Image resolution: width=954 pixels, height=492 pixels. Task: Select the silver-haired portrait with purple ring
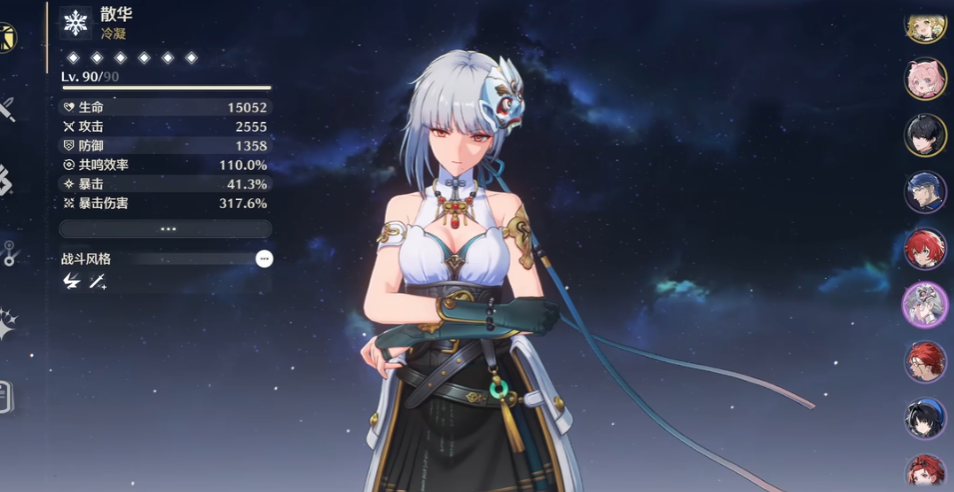[925, 304]
